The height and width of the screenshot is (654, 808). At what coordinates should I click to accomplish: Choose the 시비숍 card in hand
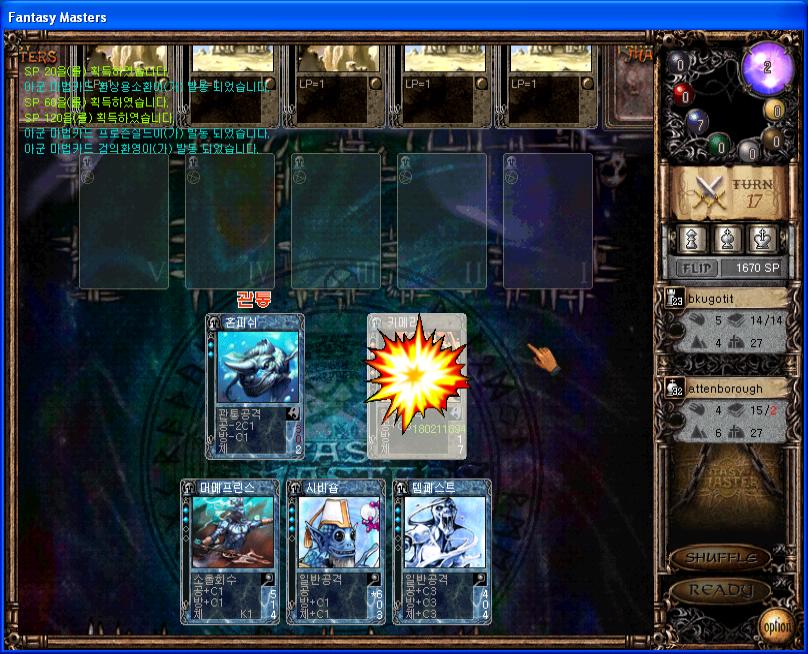click(336, 551)
